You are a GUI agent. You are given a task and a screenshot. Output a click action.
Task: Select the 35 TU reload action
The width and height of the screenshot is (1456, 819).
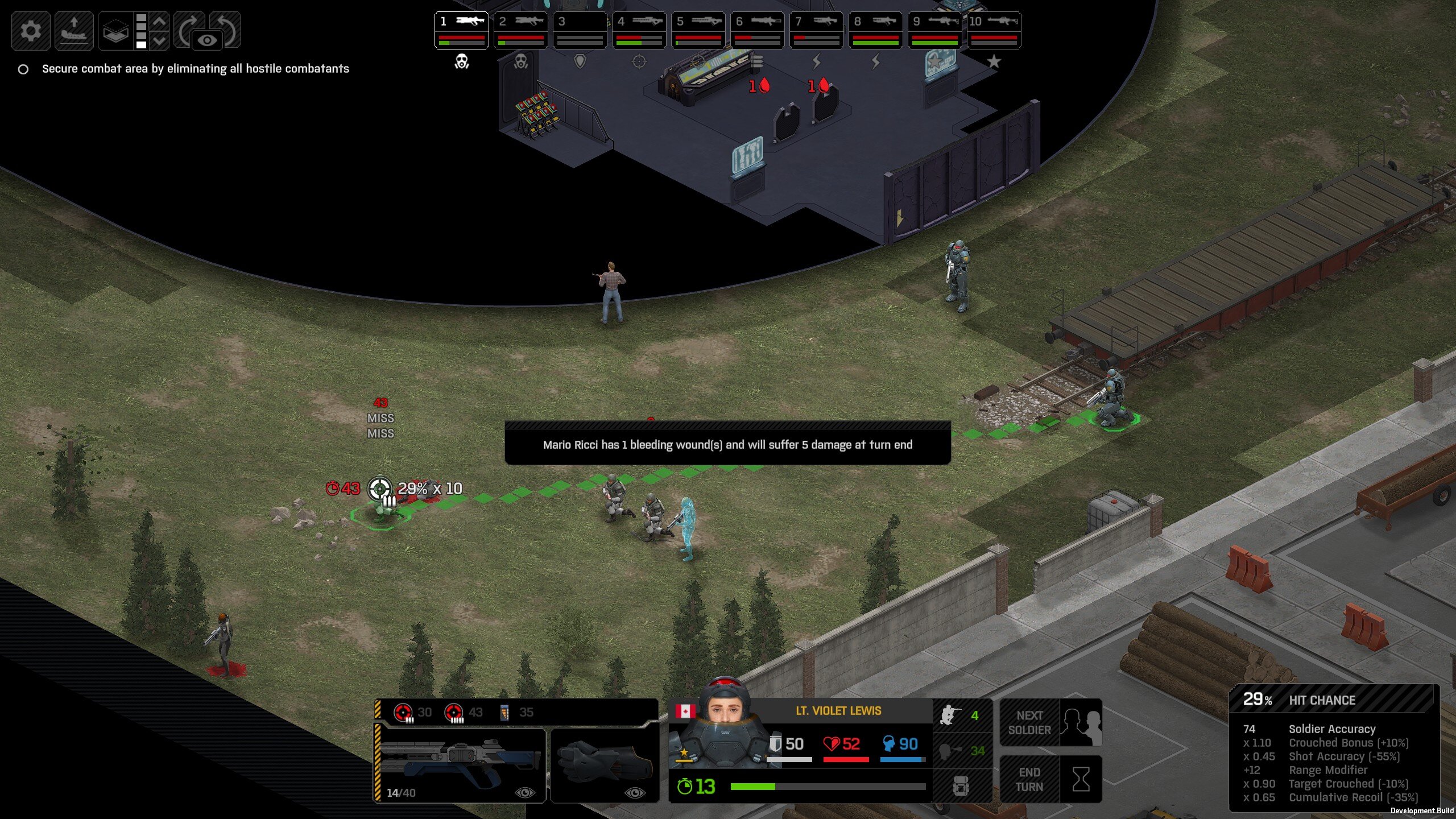coord(516,712)
